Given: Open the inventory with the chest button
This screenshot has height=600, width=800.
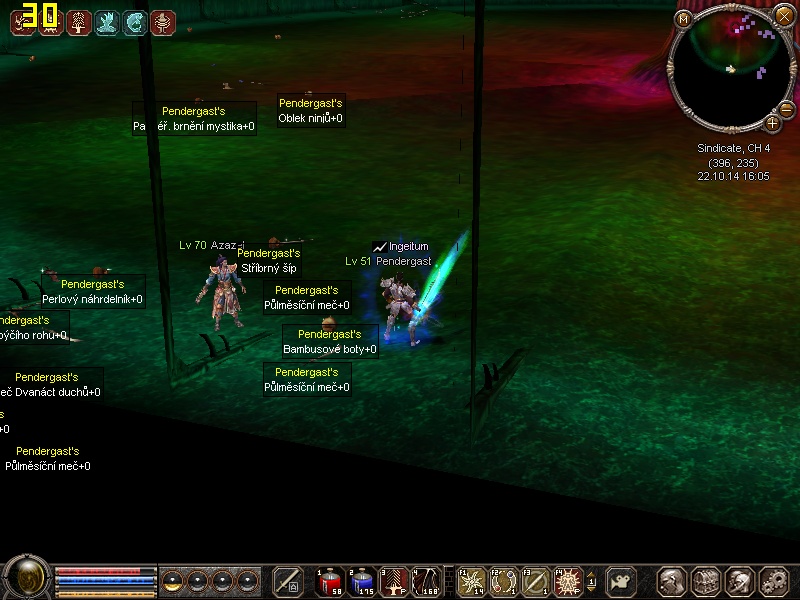Looking at the screenshot, I should [x=705, y=581].
